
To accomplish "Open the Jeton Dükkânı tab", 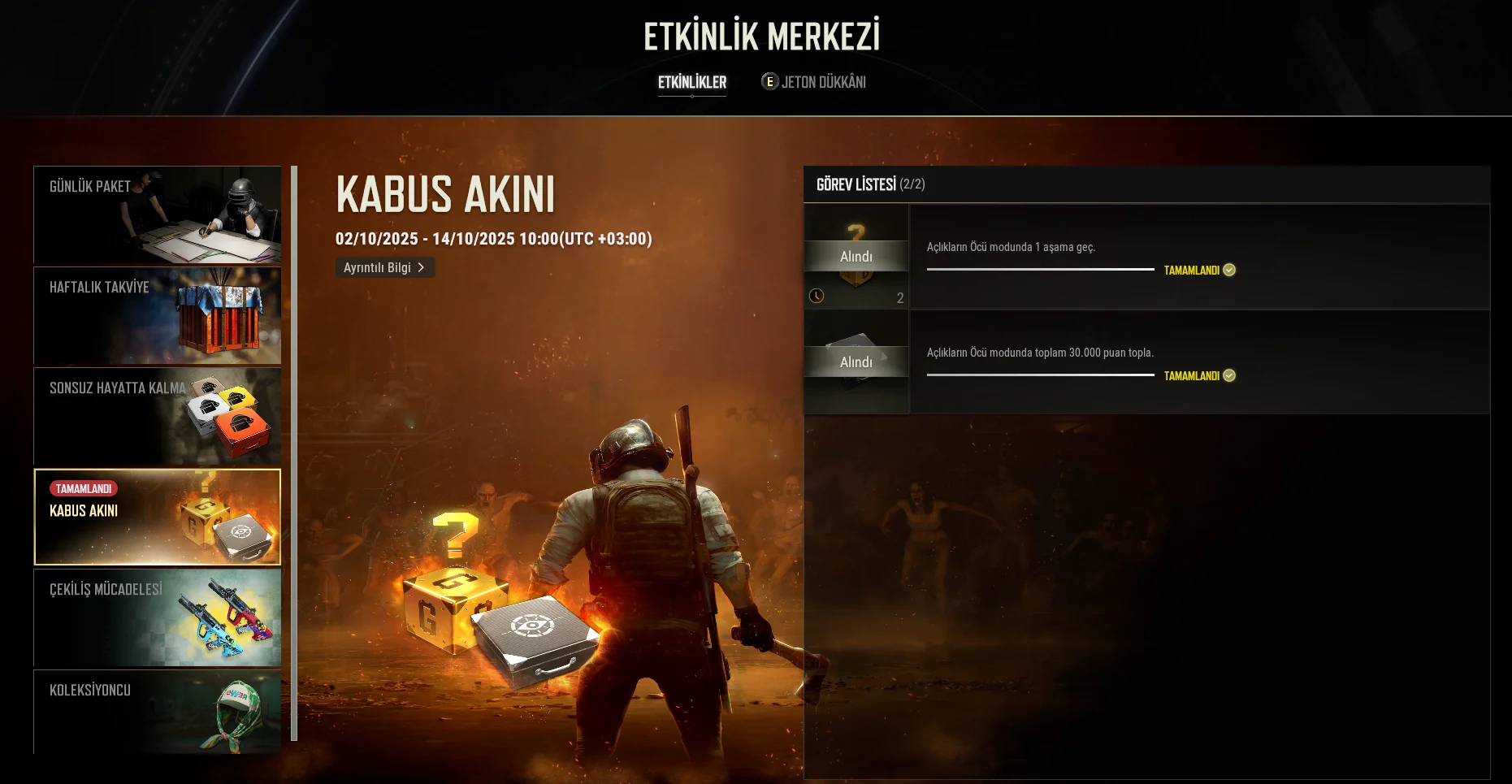I will (814, 82).
